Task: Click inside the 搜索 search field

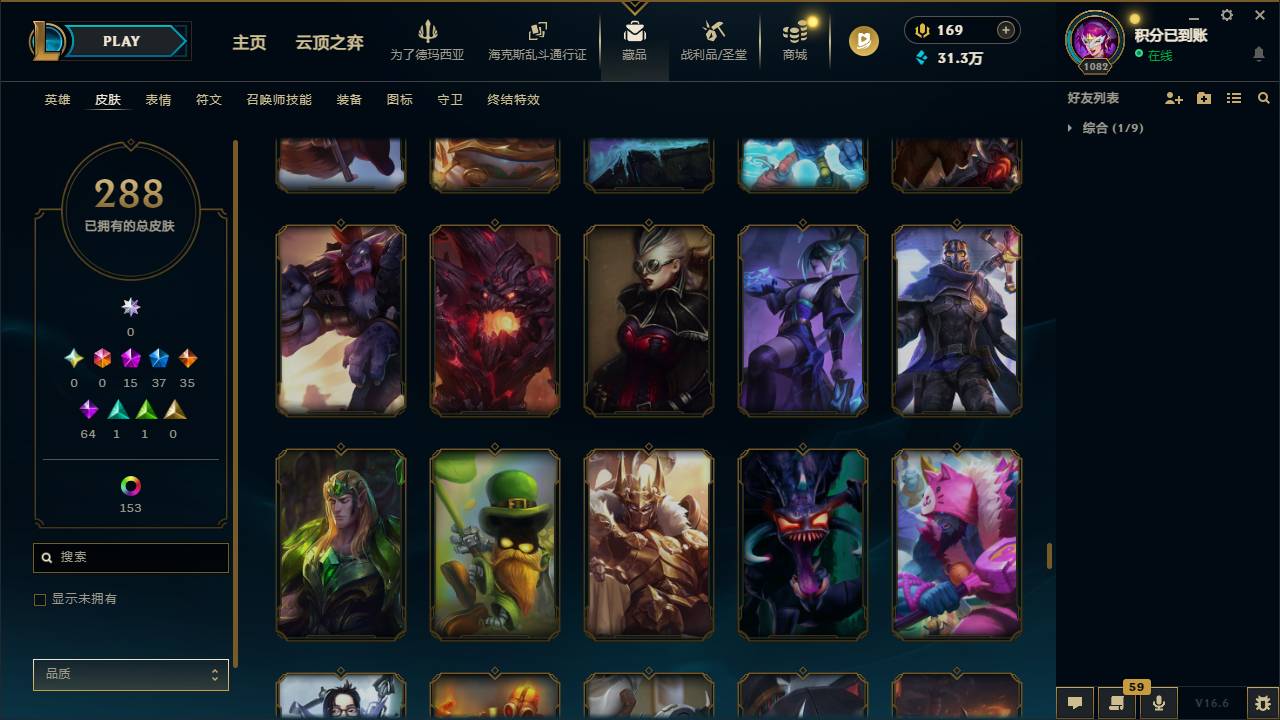Action: [x=130, y=557]
